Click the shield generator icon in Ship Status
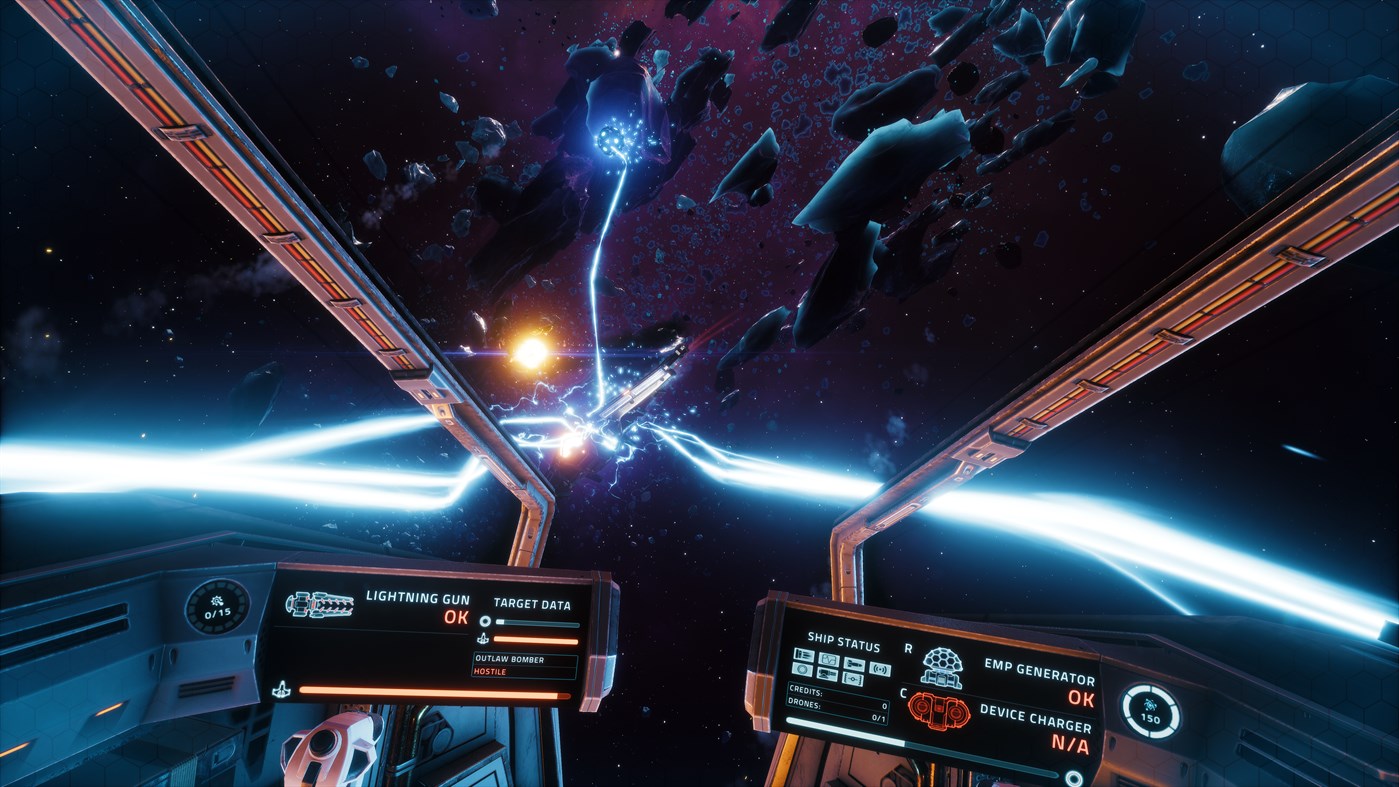The width and height of the screenshot is (1399, 787). pos(803,672)
